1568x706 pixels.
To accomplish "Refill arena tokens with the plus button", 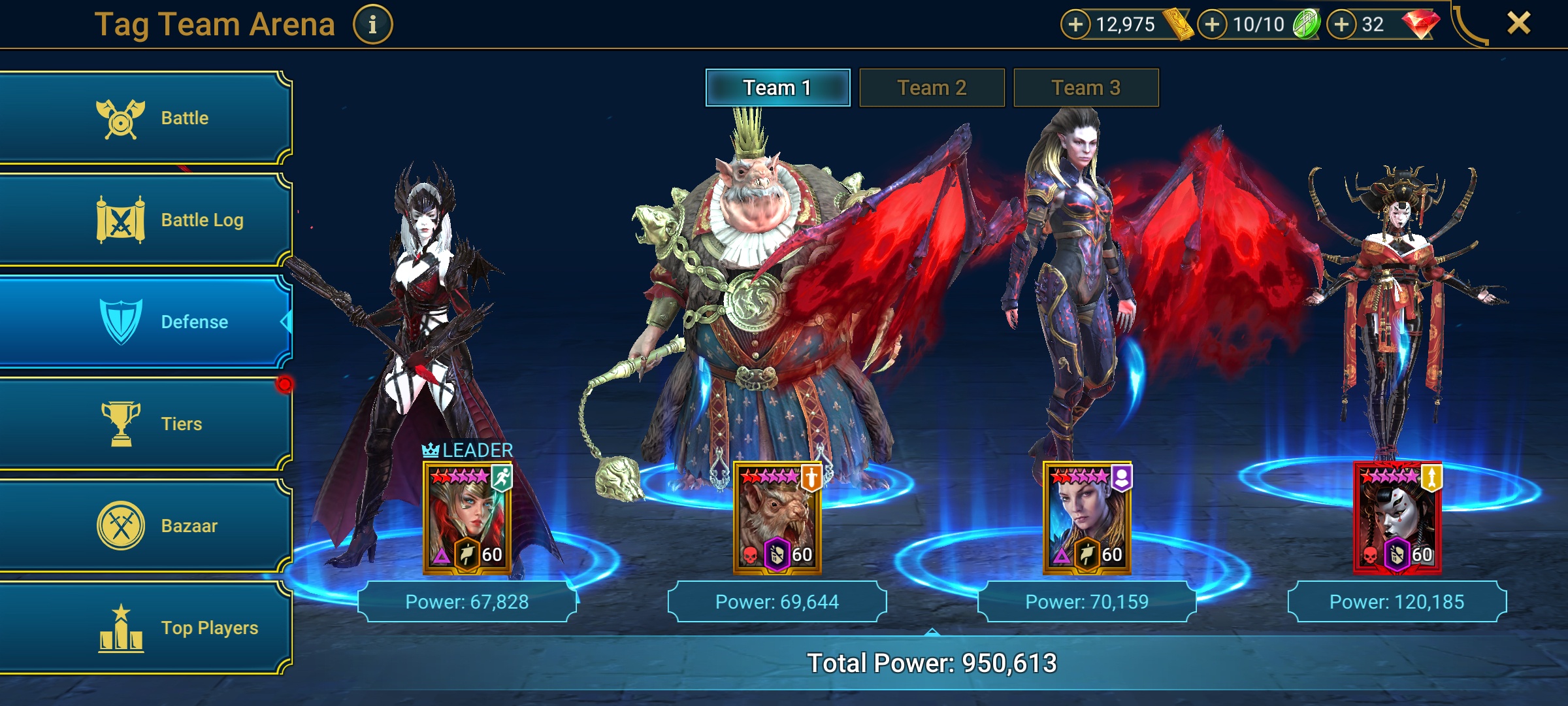I will click(x=1212, y=25).
